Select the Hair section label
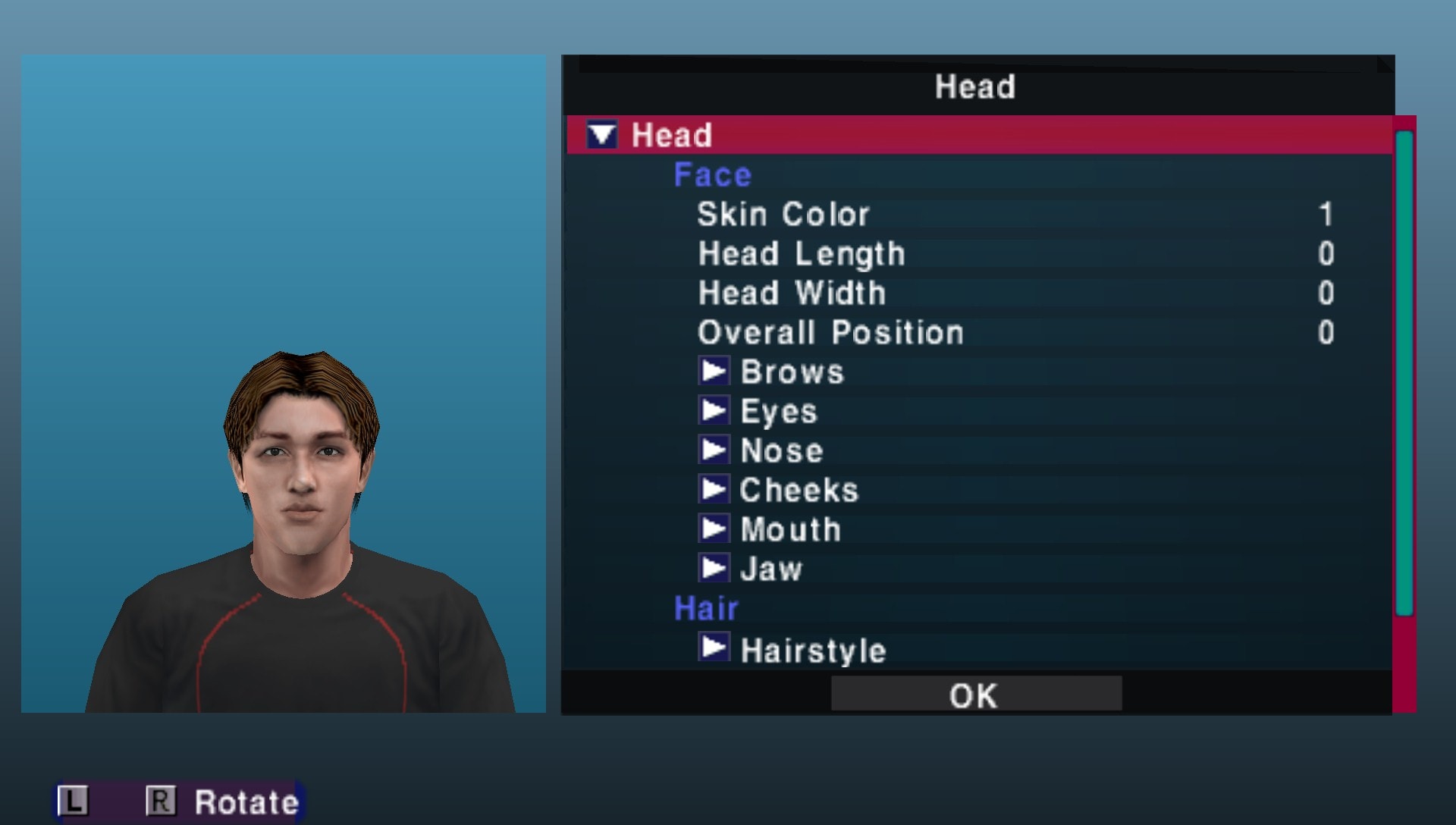 [704, 607]
